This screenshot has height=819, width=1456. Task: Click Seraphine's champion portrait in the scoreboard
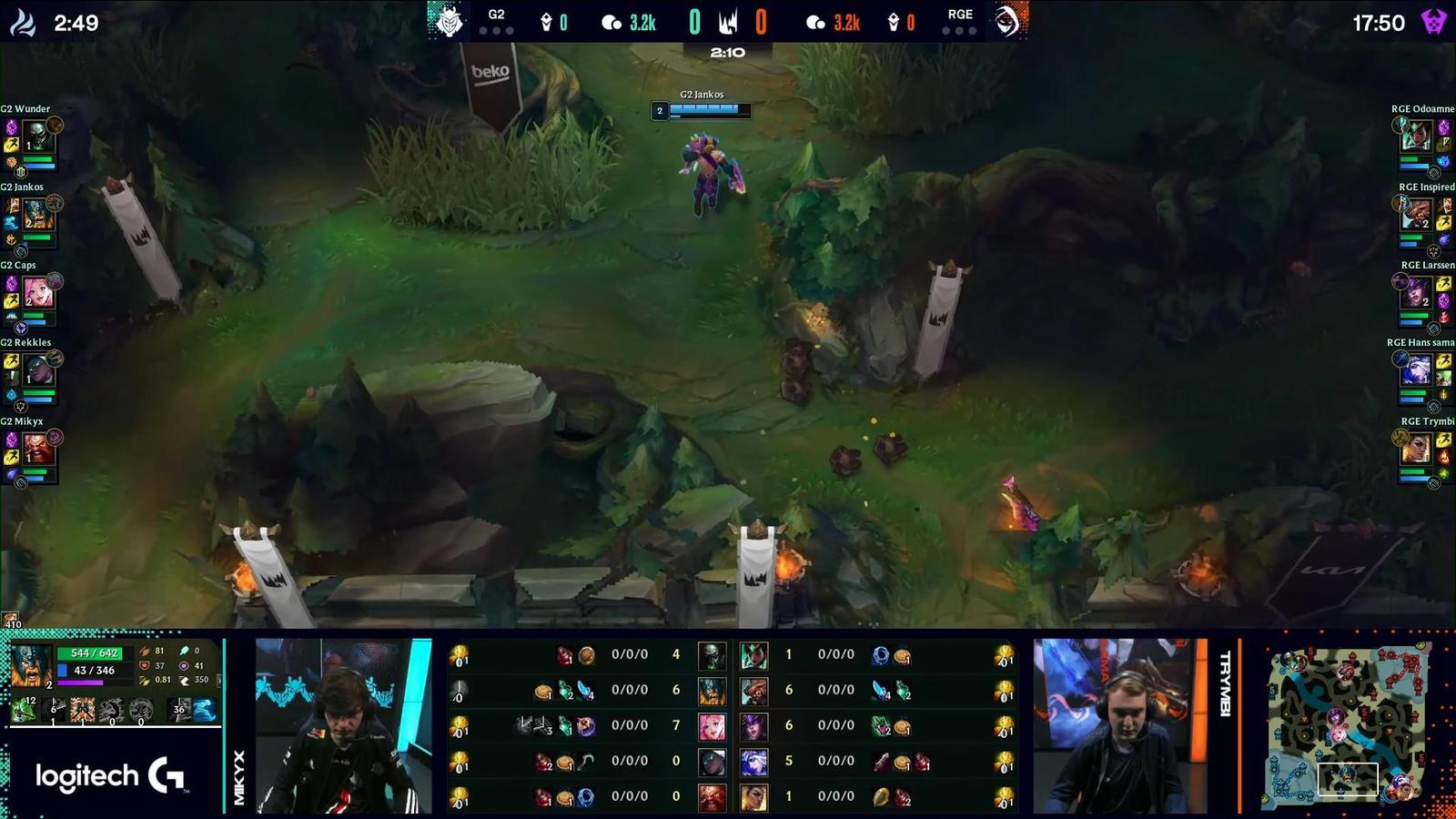[713, 725]
